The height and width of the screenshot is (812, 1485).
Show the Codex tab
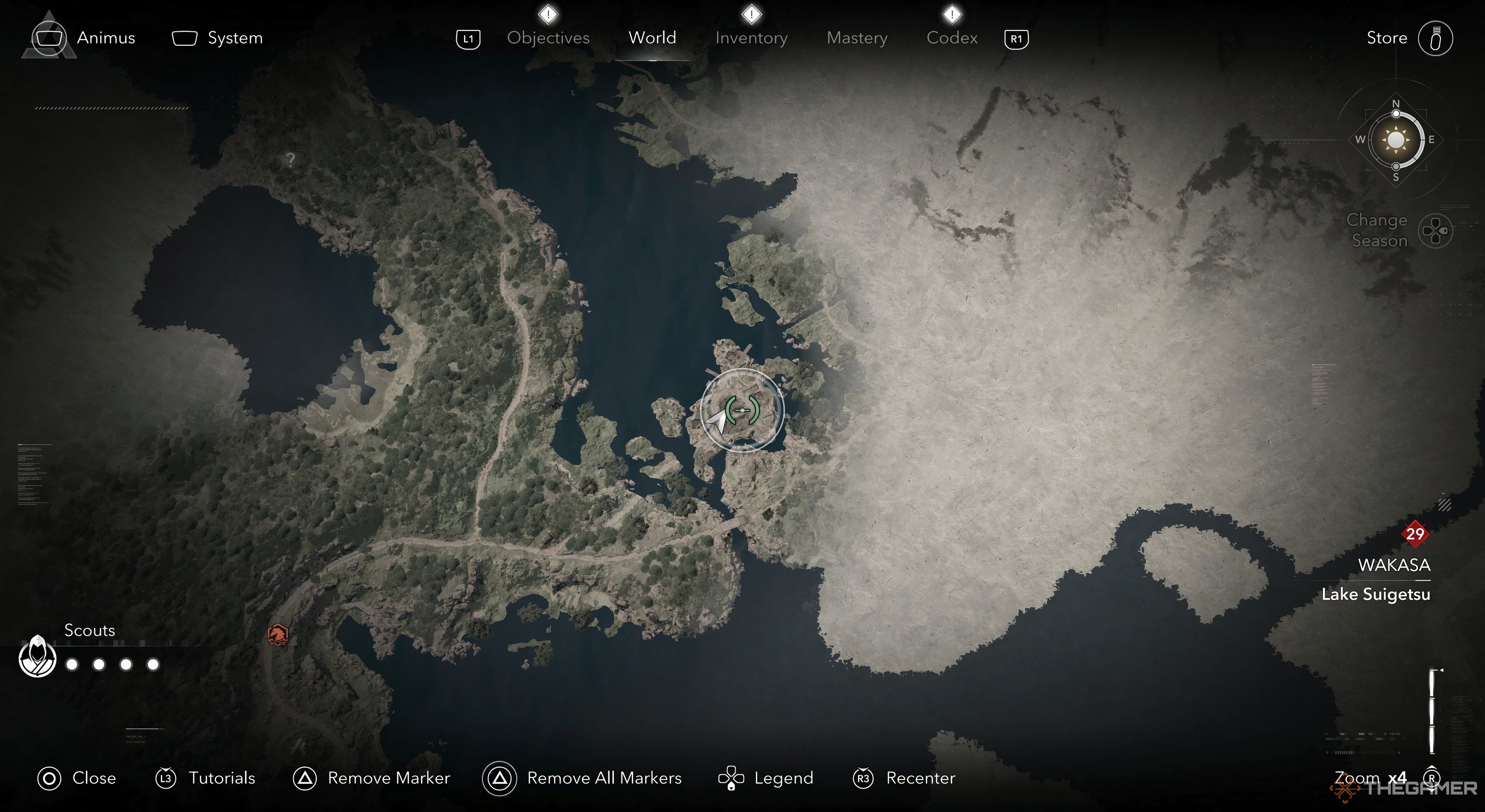coord(952,38)
